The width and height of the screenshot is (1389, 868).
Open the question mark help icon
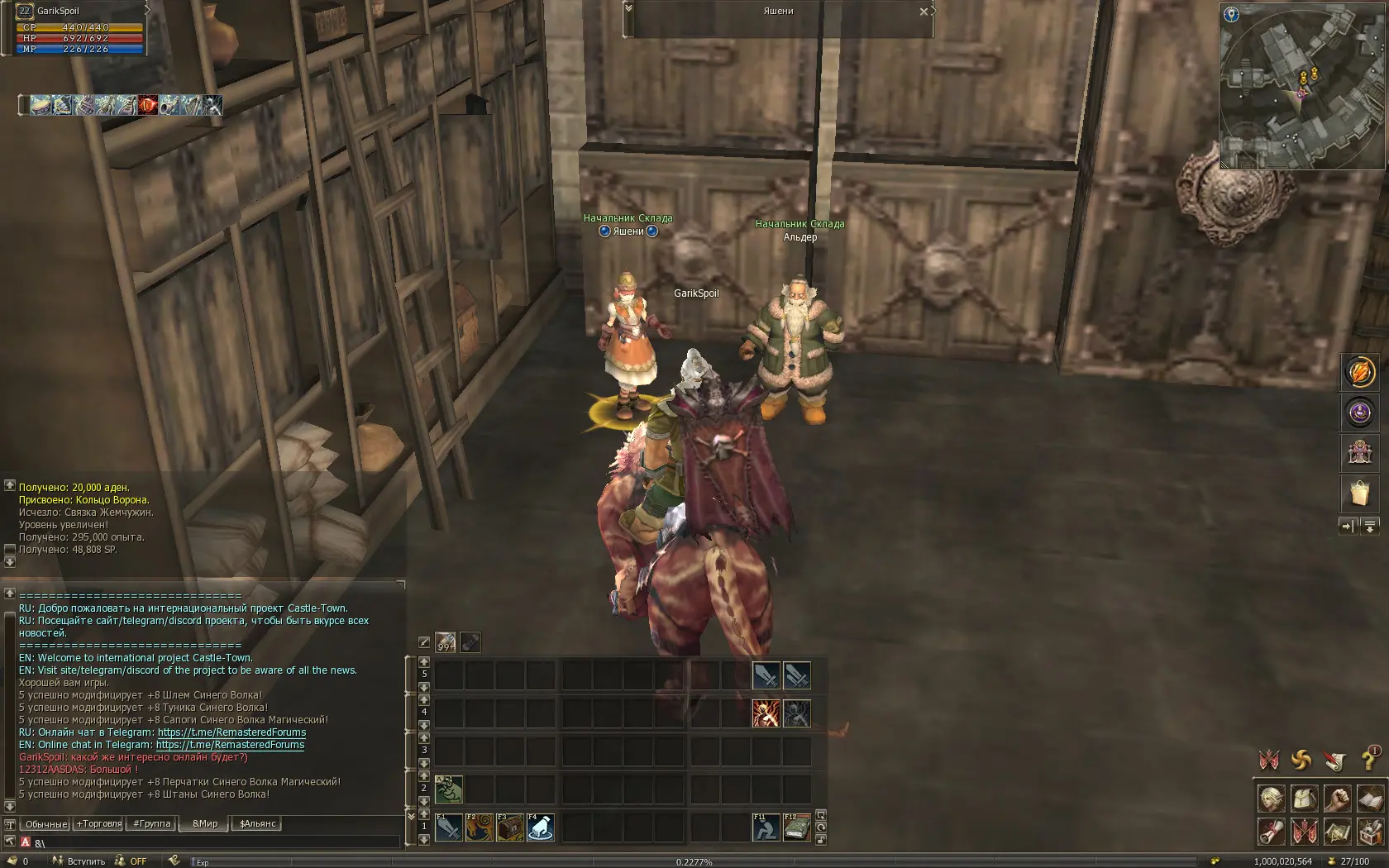tap(1368, 758)
